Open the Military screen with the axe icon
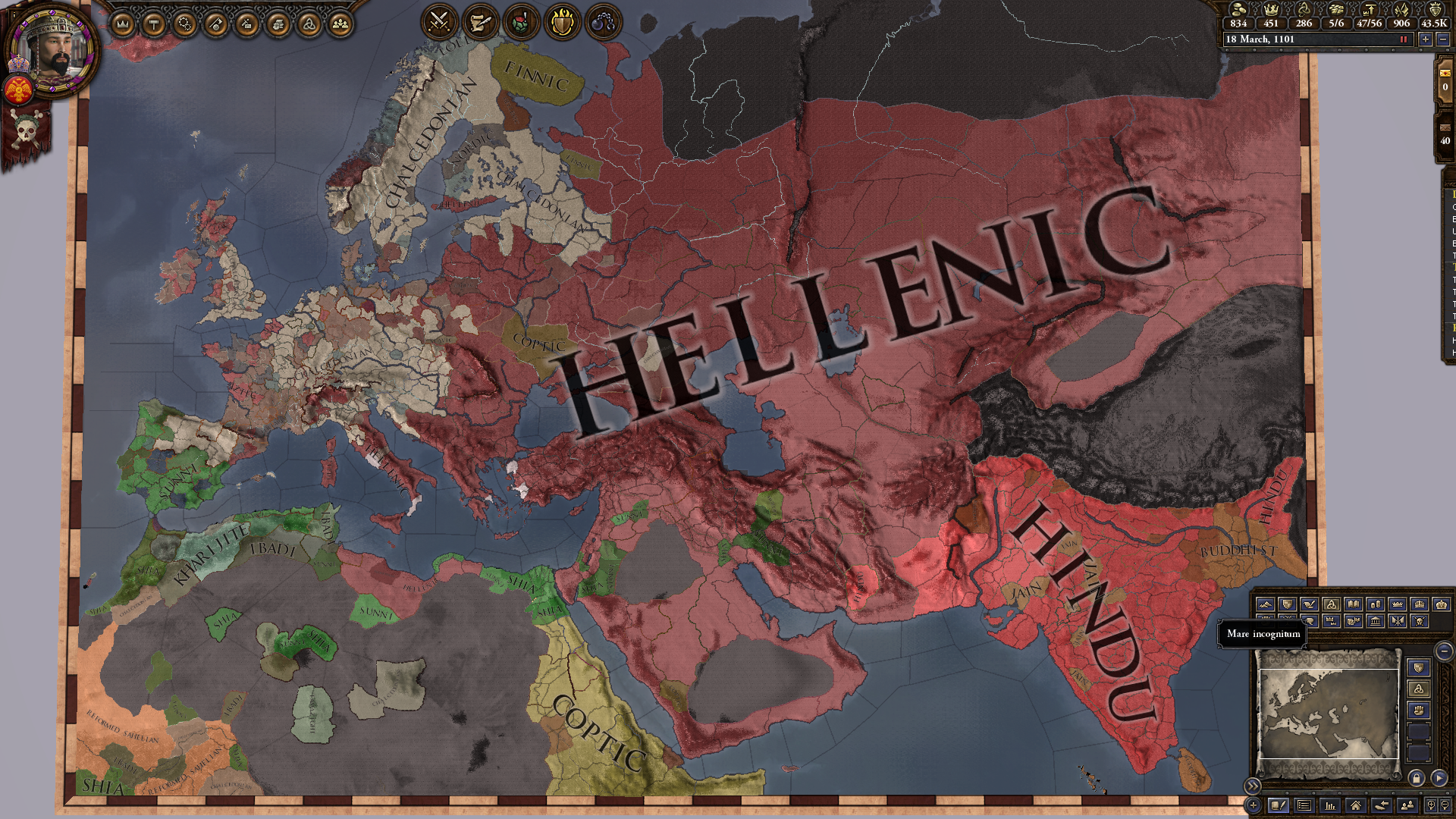 pos(215,23)
